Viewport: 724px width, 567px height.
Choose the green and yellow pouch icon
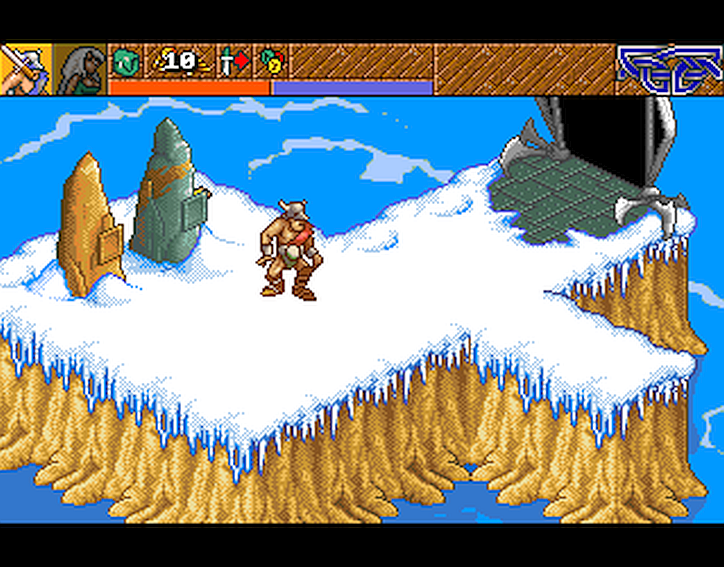tap(270, 62)
